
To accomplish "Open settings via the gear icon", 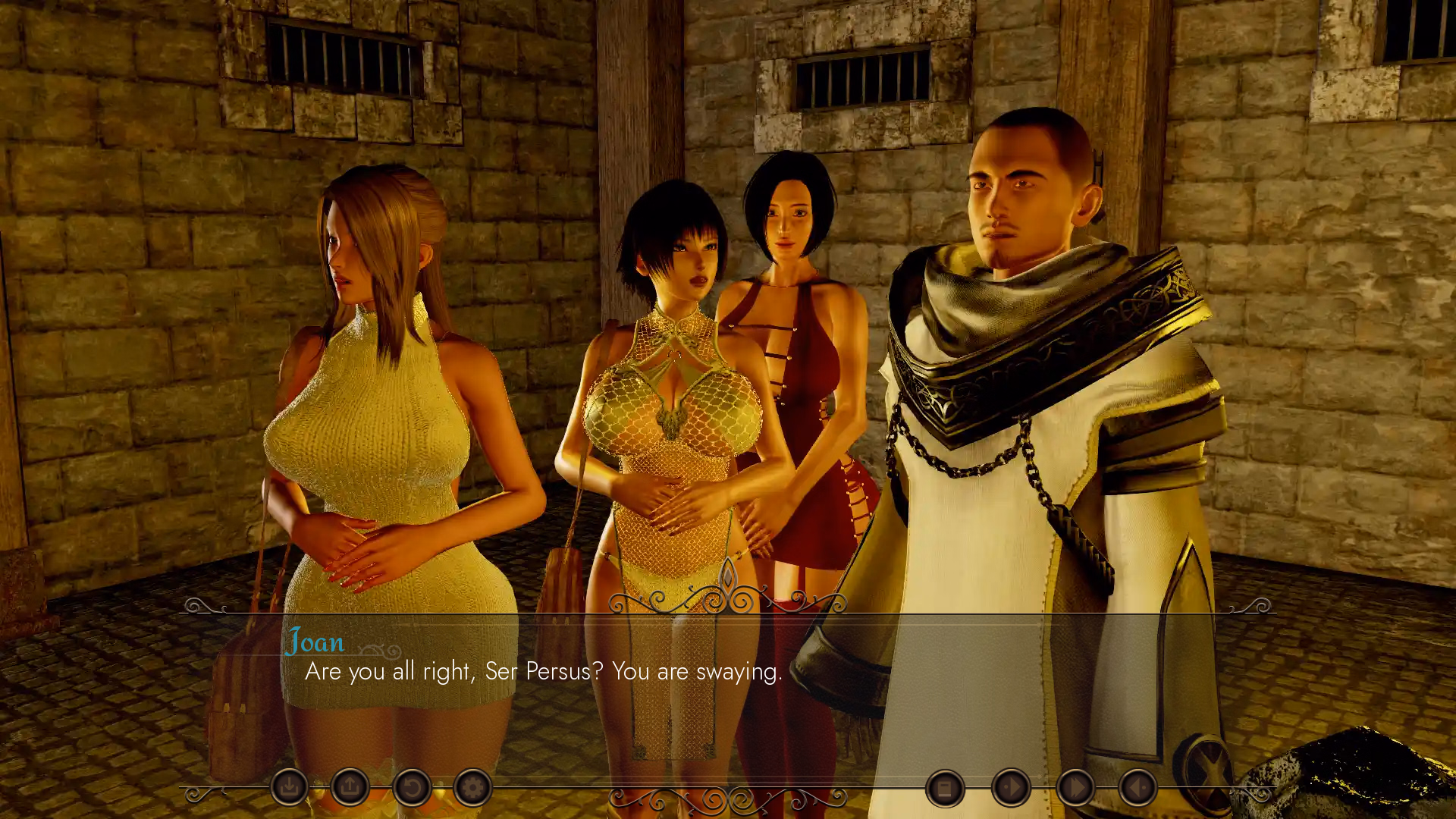I will [x=472, y=788].
